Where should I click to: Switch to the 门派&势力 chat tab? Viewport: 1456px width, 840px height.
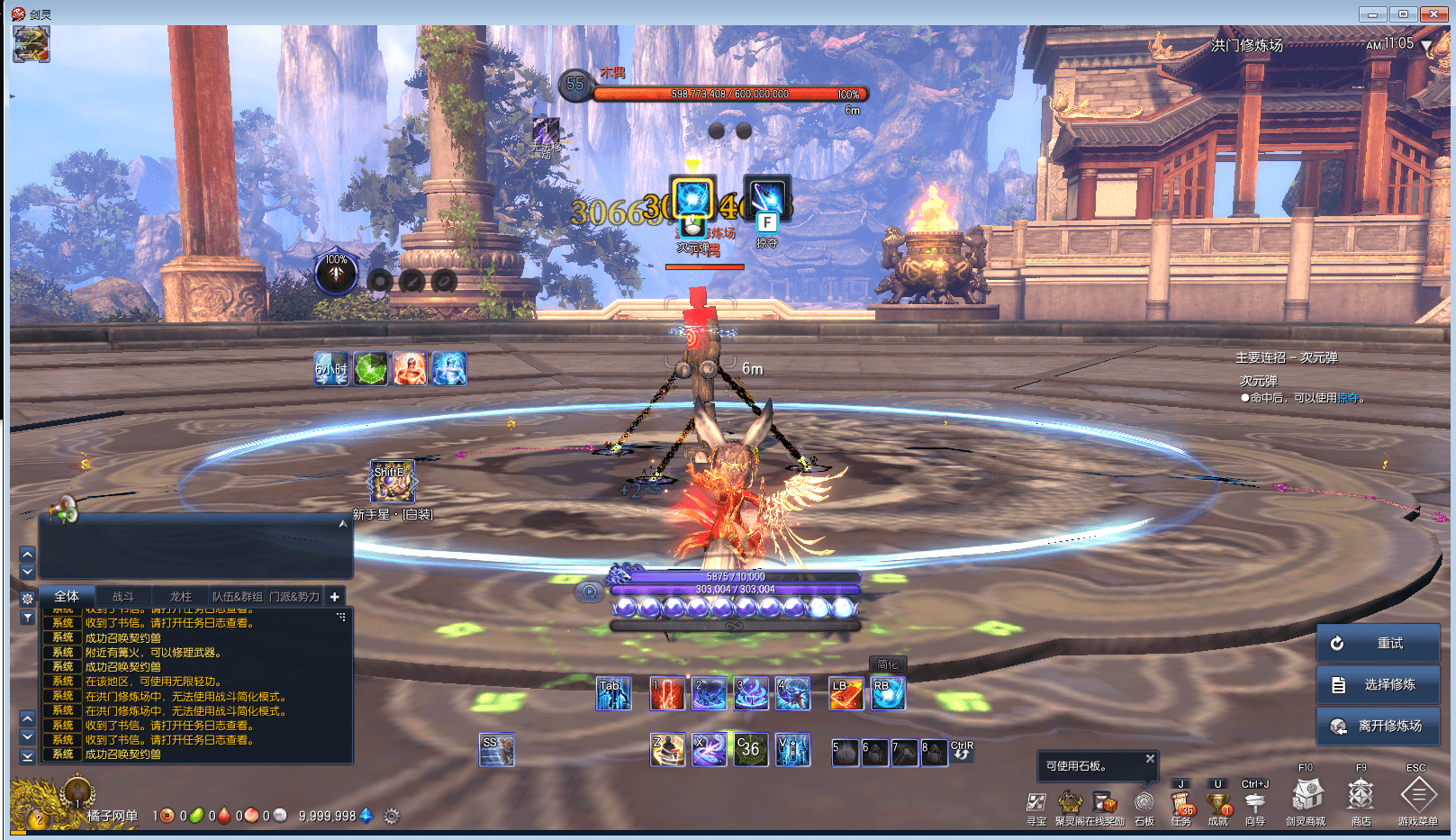pyautogui.click(x=294, y=596)
